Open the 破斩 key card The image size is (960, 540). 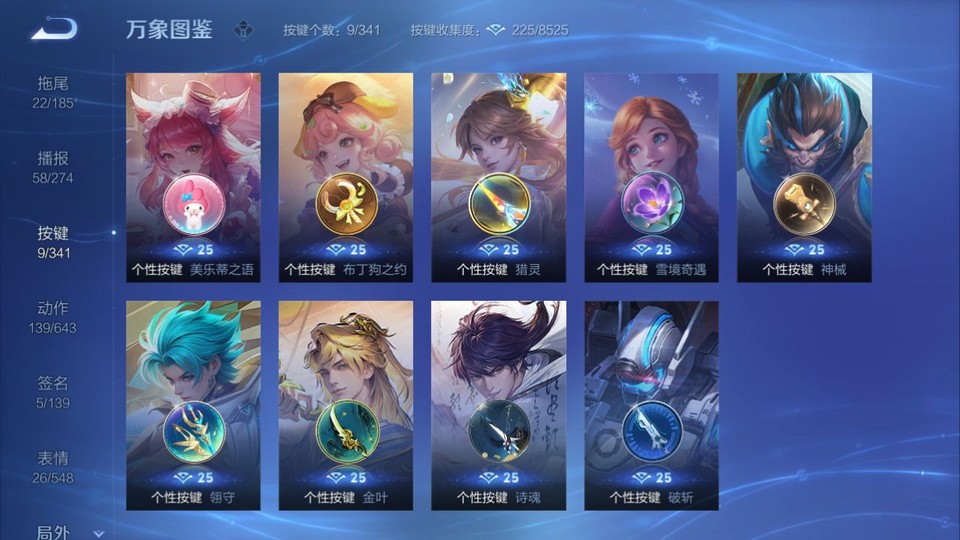(651, 405)
